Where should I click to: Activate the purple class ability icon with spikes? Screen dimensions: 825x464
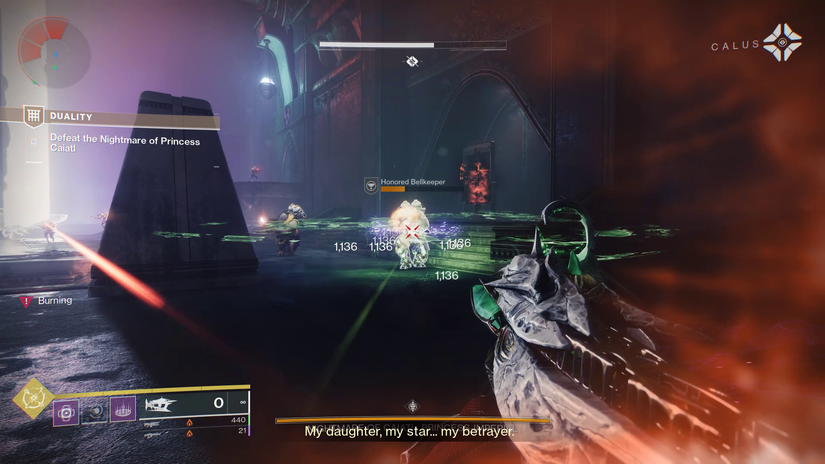(123, 408)
